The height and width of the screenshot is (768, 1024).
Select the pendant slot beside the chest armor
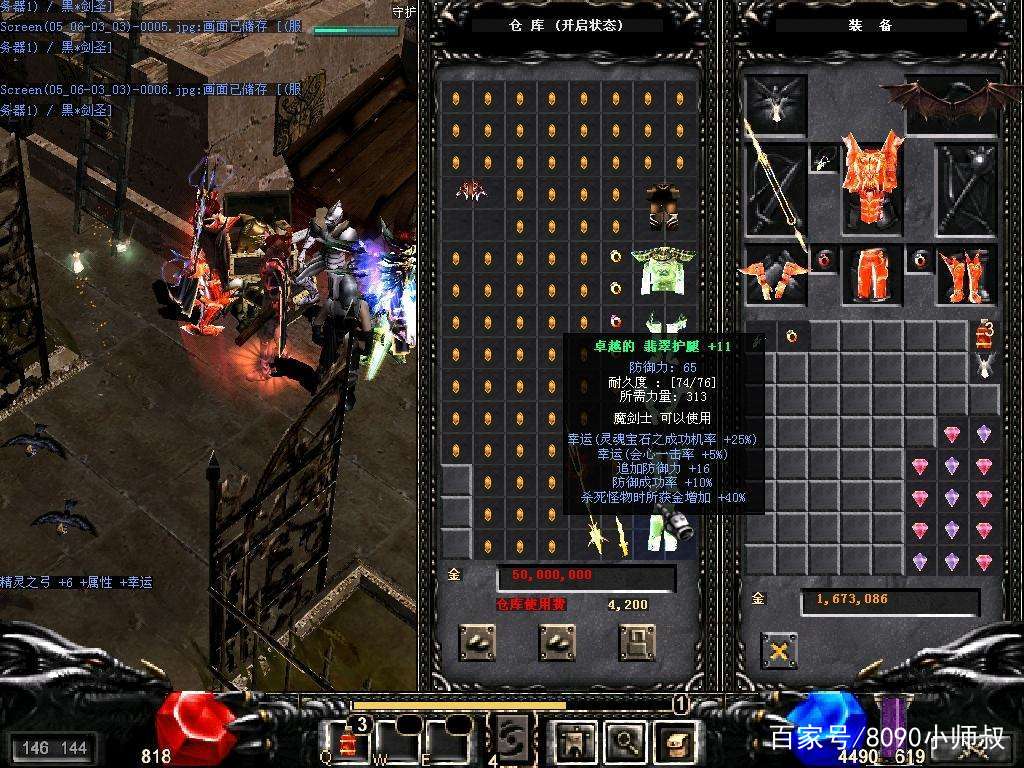pyautogui.click(x=824, y=158)
